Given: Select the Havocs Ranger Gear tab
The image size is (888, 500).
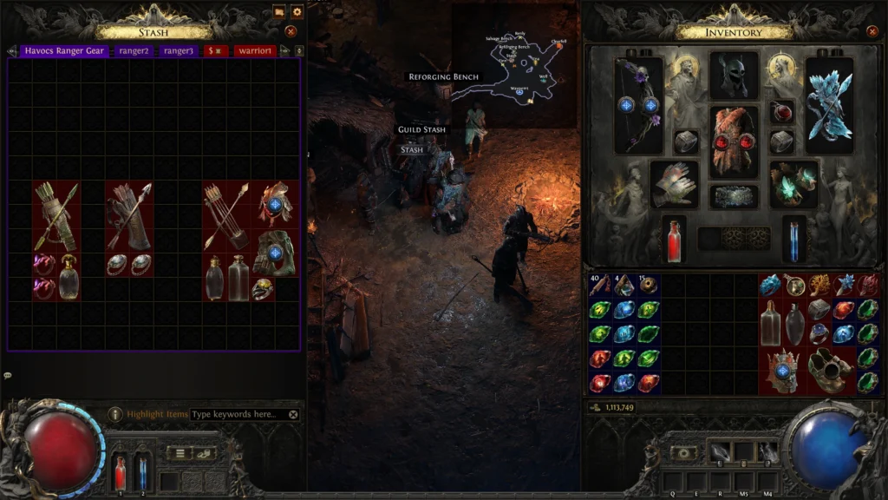Looking at the screenshot, I should [66, 50].
